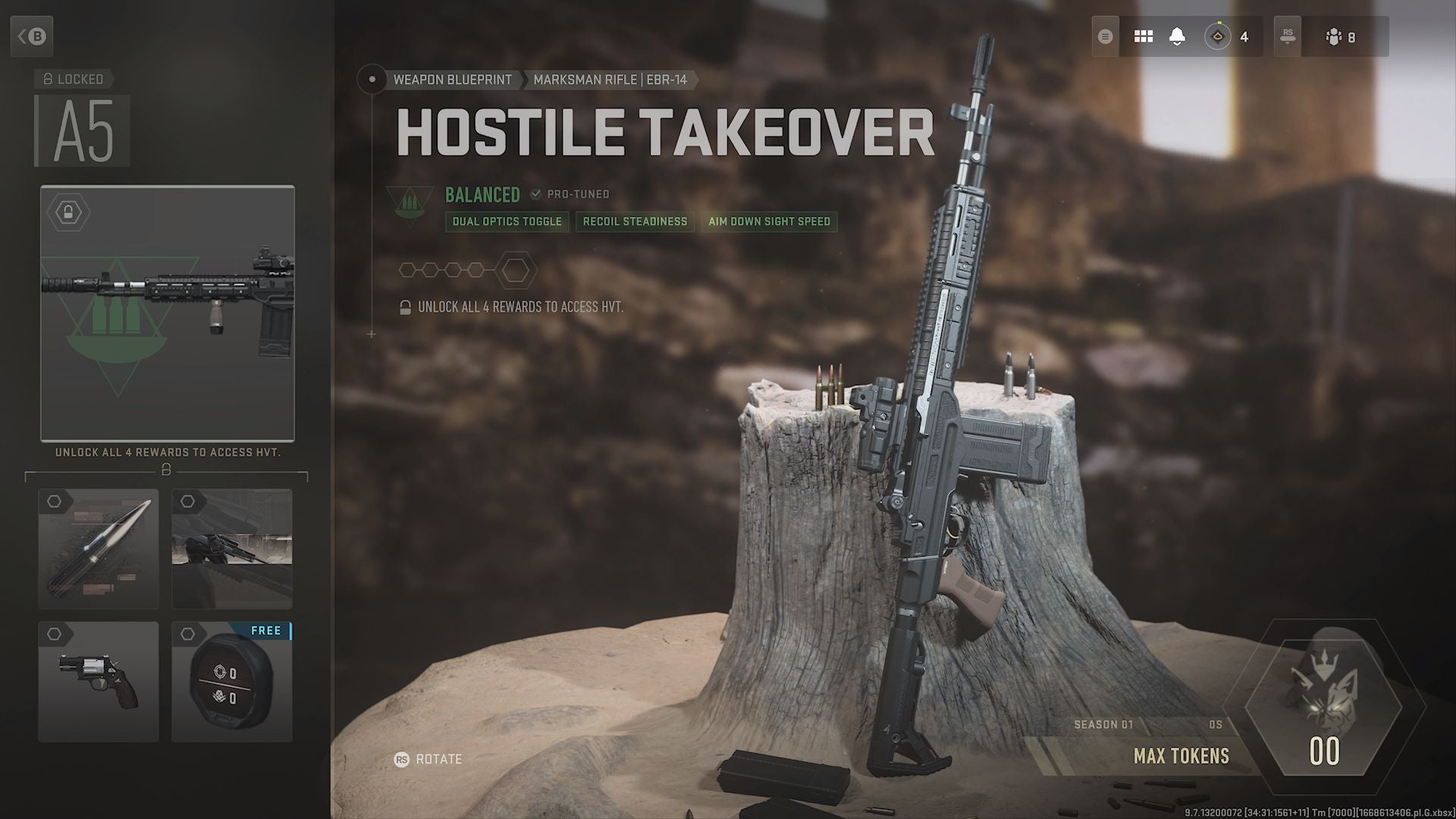Open the grid menu icon
The width and height of the screenshot is (1456, 819).
[1143, 36]
